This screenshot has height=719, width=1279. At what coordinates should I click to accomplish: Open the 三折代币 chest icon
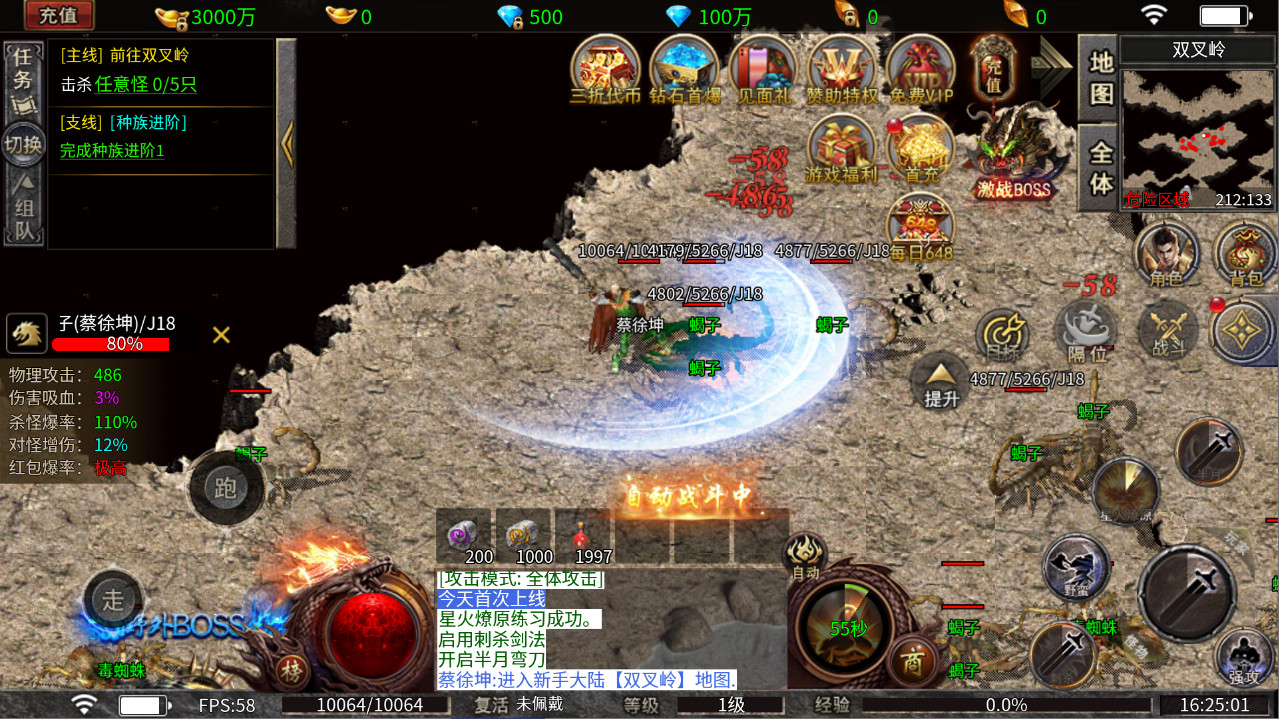(x=605, y=70)
